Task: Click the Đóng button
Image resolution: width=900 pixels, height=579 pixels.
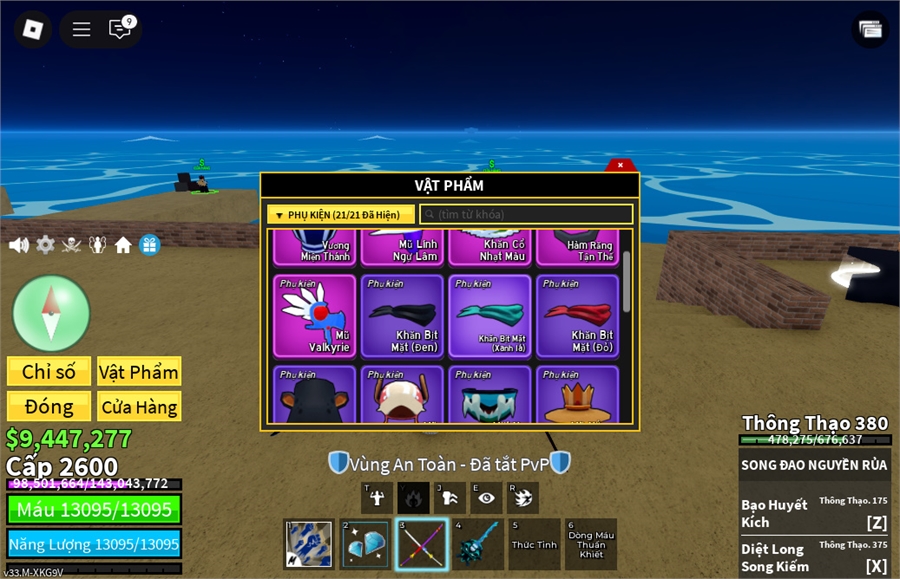Action: pyautogui.click(x=49, y=407)
